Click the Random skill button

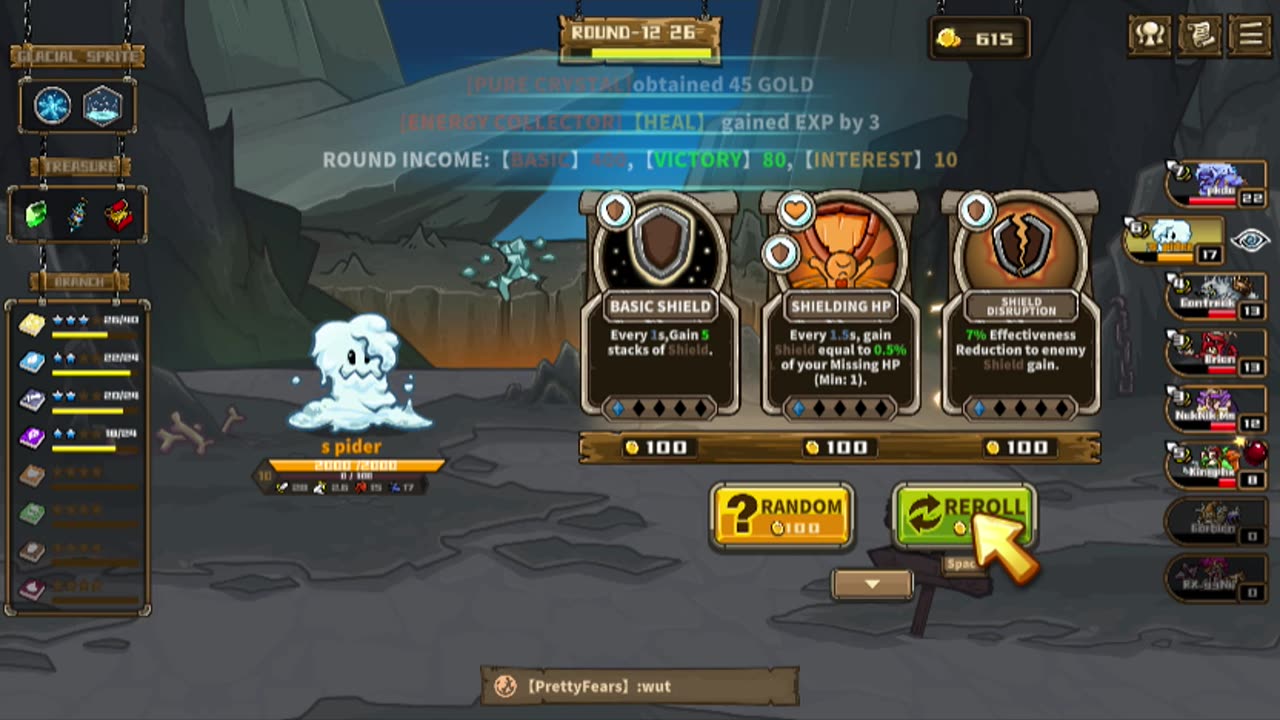(782, 516)
